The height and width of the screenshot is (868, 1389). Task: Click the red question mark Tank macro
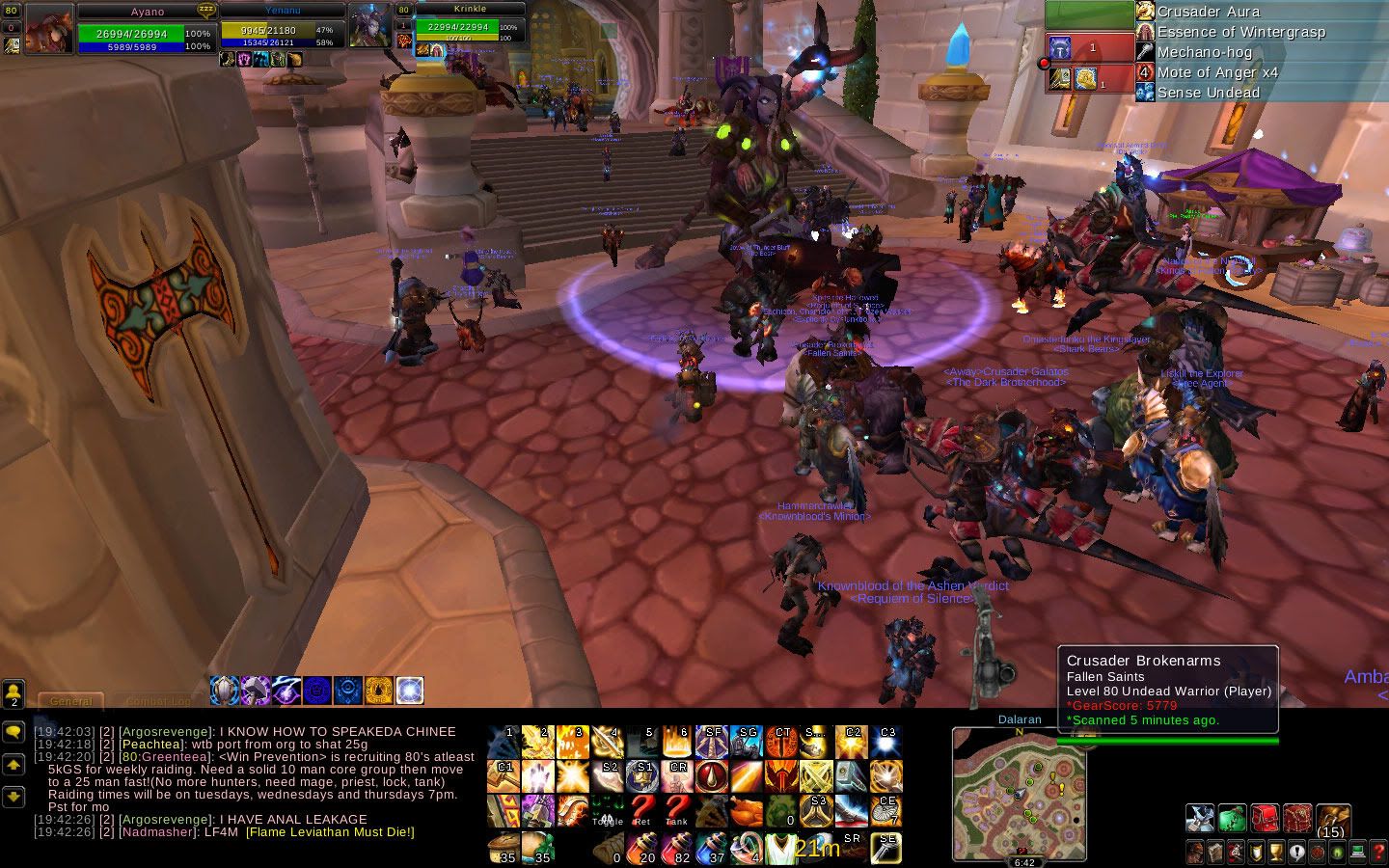coord(677,810)
